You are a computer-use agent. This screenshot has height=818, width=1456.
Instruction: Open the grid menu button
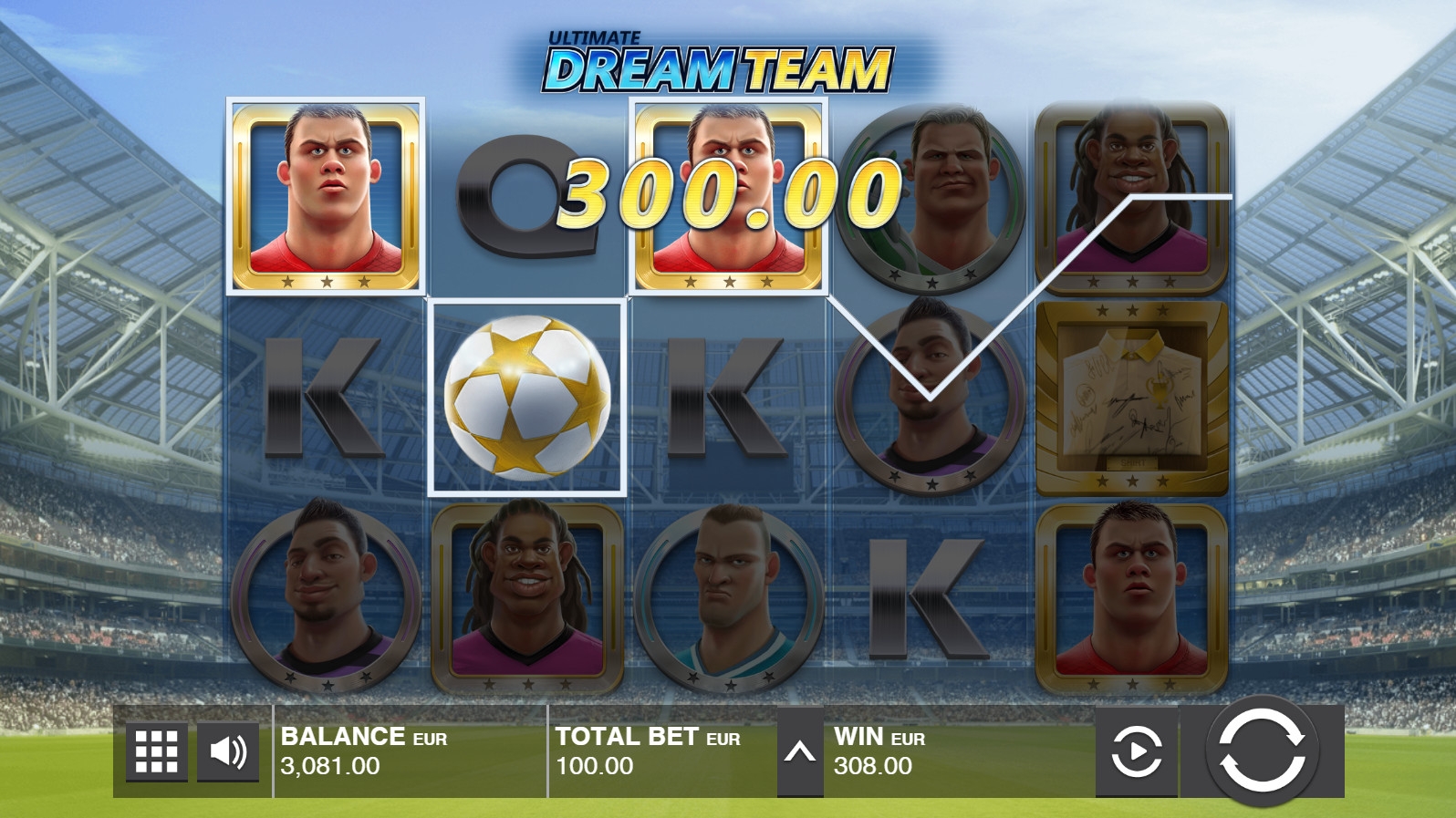pos(156,751)
